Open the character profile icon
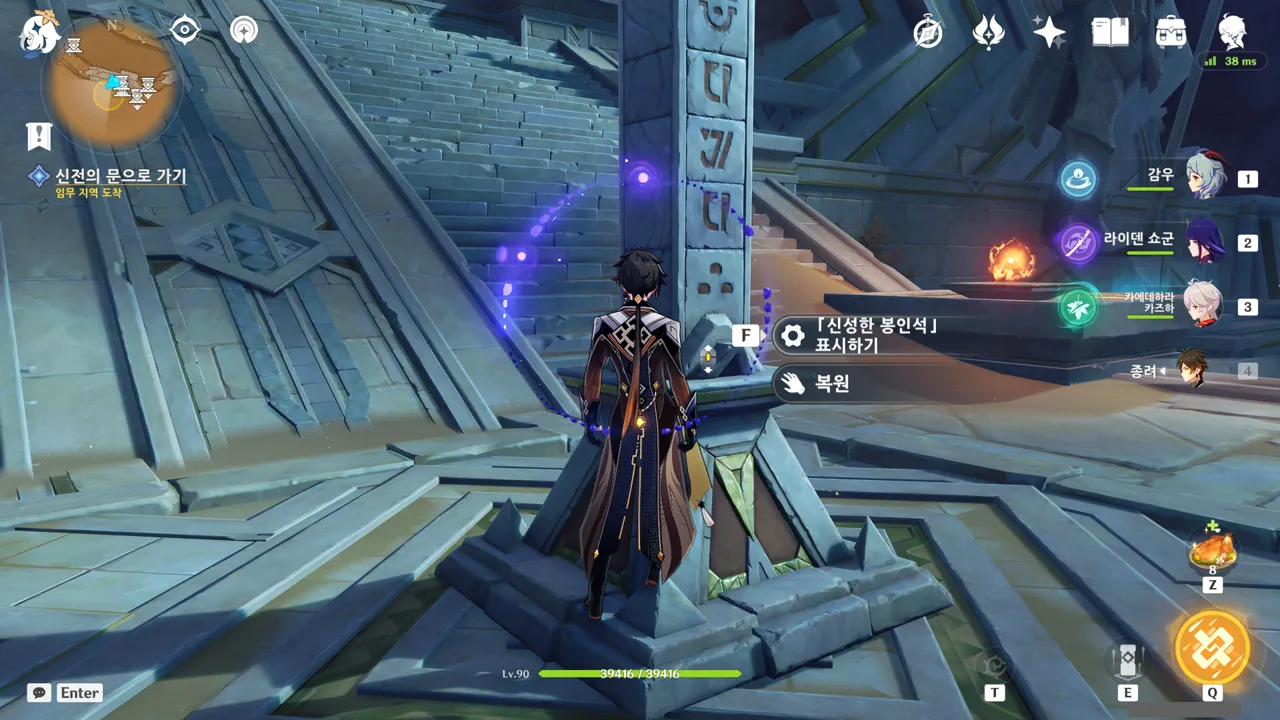The image size is (1280, 720). click(x=1232, y=33)
